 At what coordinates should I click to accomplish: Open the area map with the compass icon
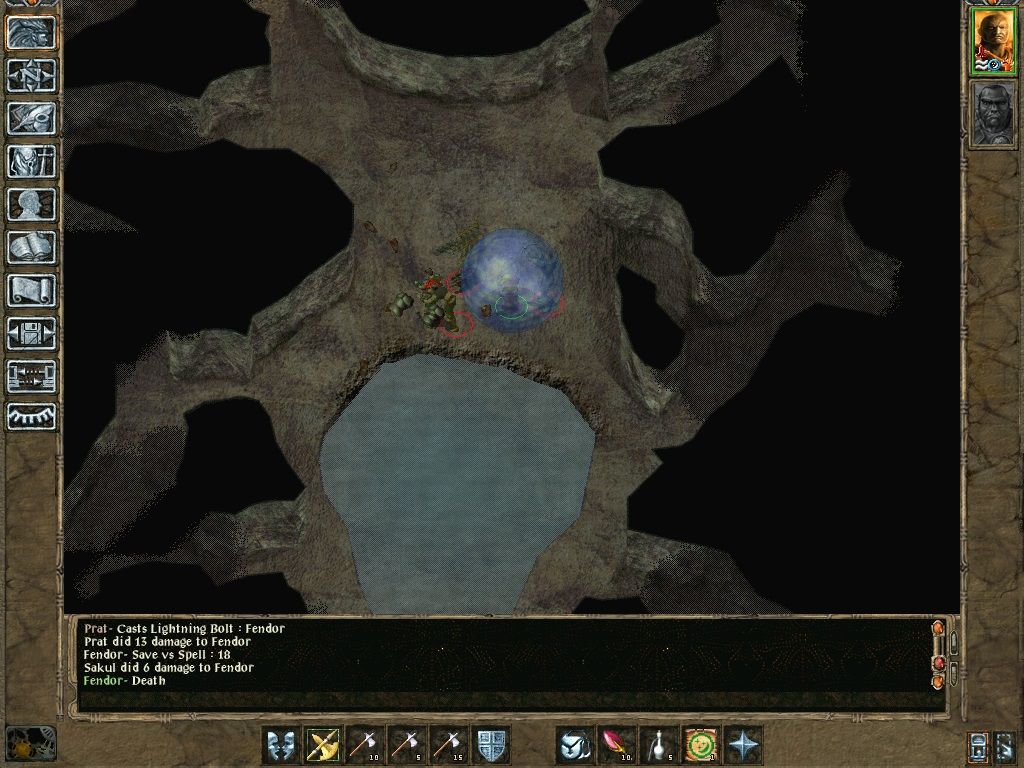click(31, 75)
